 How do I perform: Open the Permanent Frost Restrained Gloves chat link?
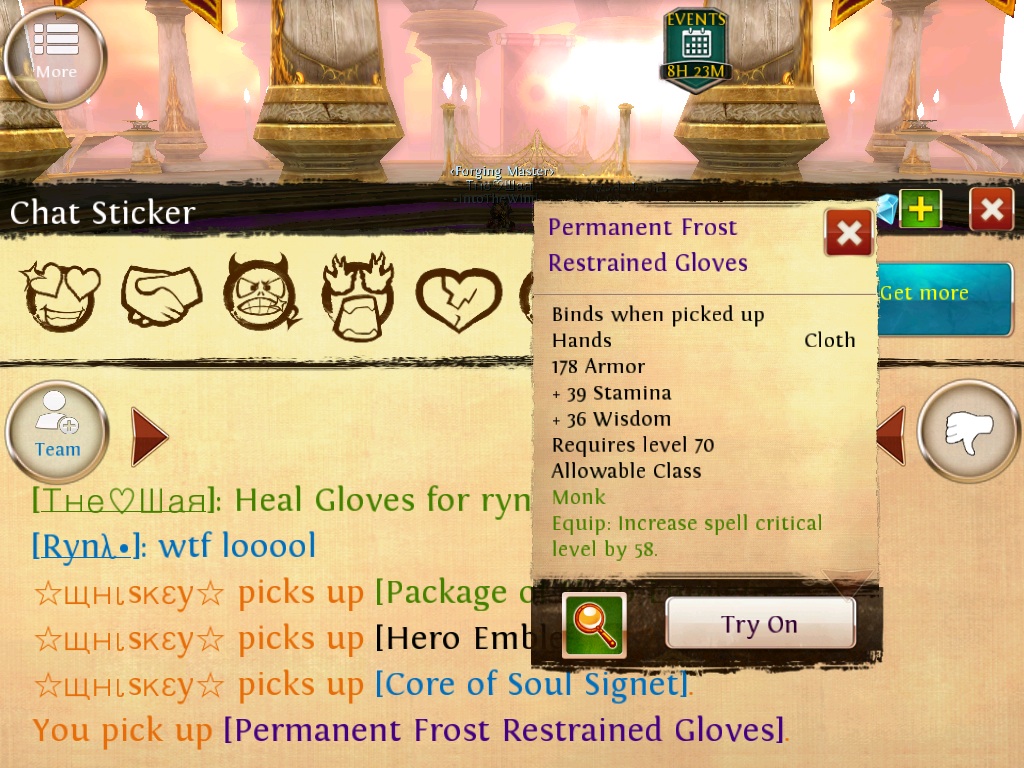pyautogui.click(x=502, y=730)
